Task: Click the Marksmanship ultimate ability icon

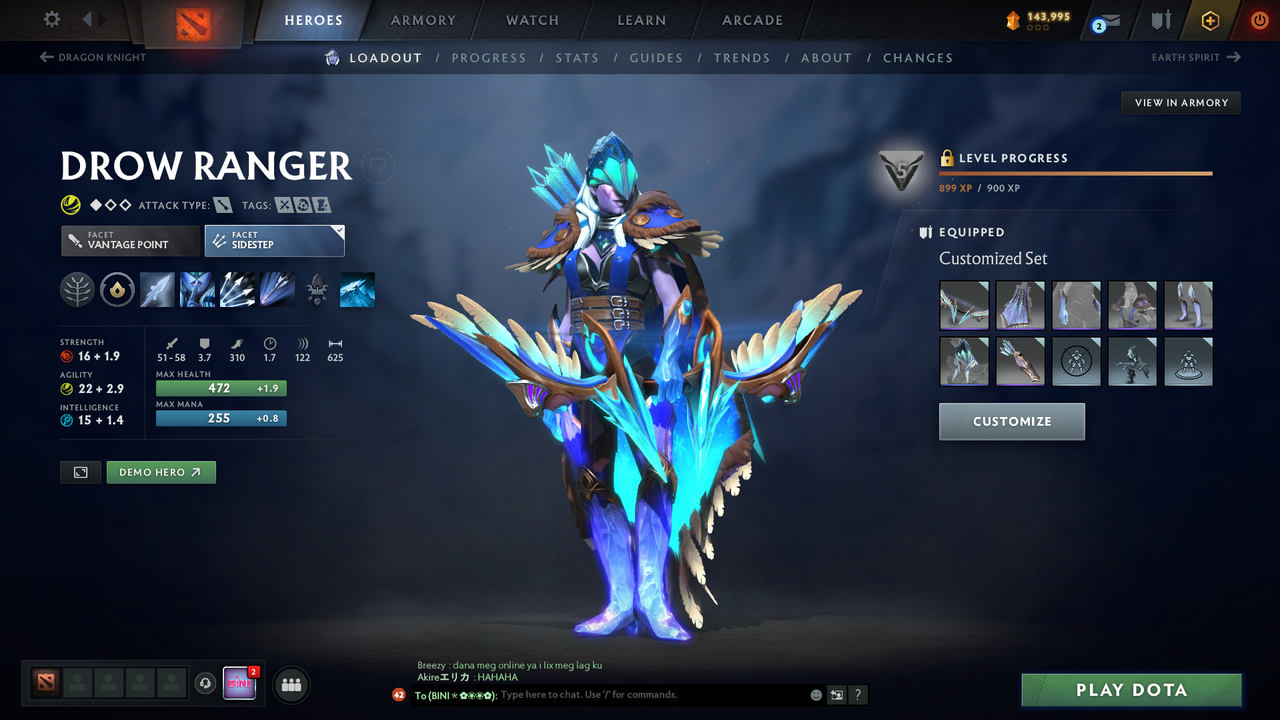Action: (x=277, y=289)
